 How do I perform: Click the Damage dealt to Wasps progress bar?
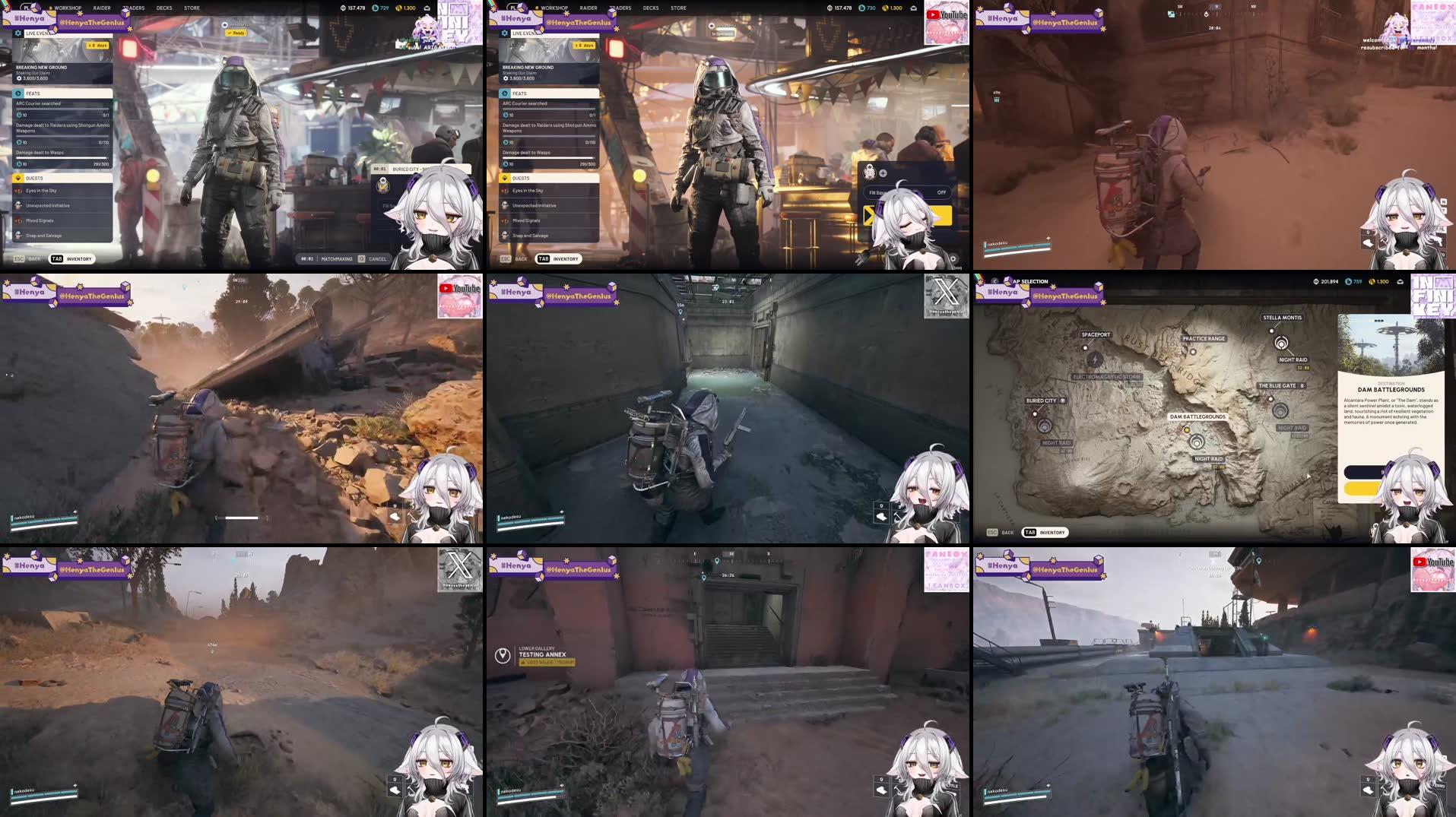coord(61,158)
